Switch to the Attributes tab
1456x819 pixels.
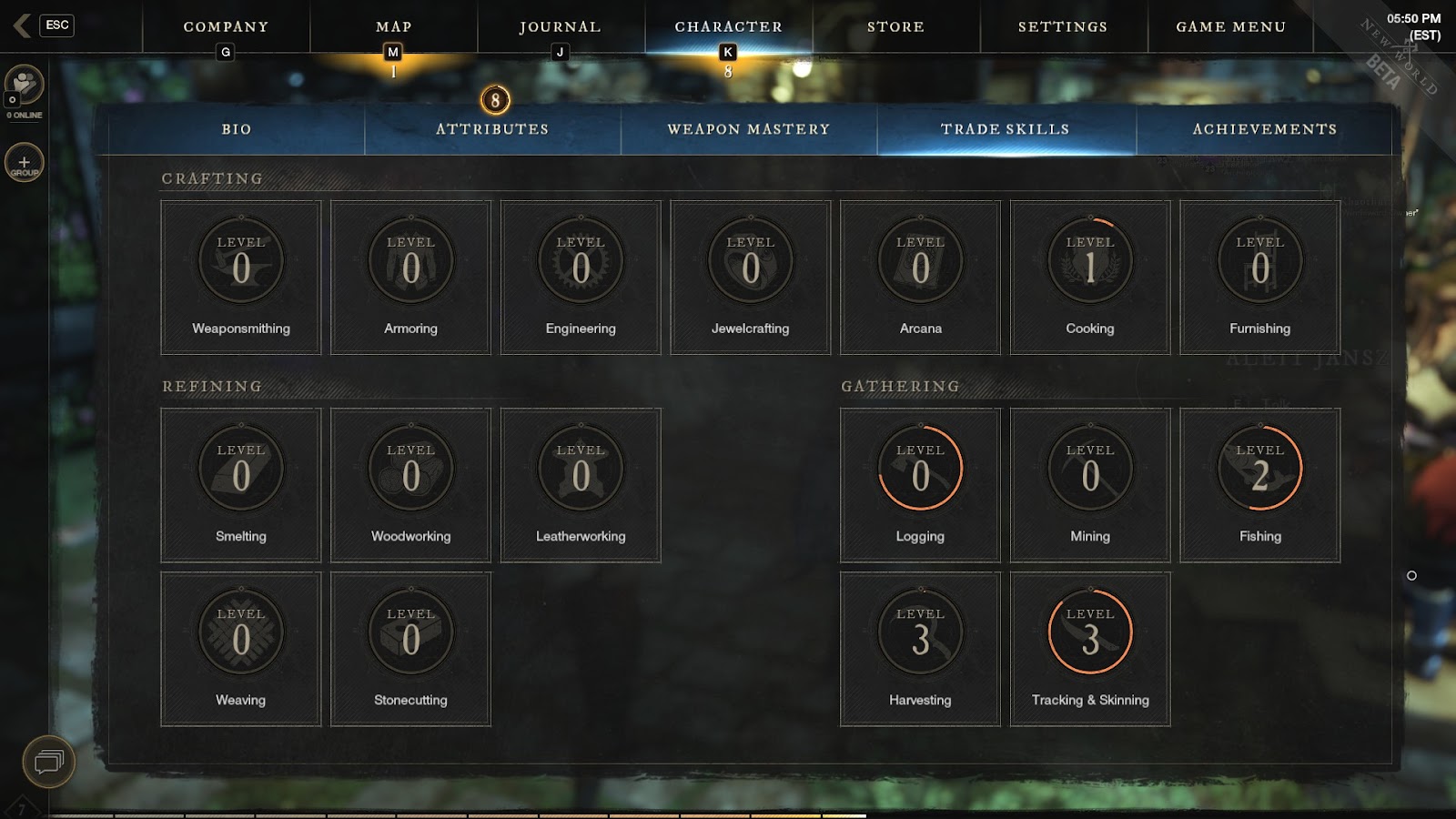[492, 129]
